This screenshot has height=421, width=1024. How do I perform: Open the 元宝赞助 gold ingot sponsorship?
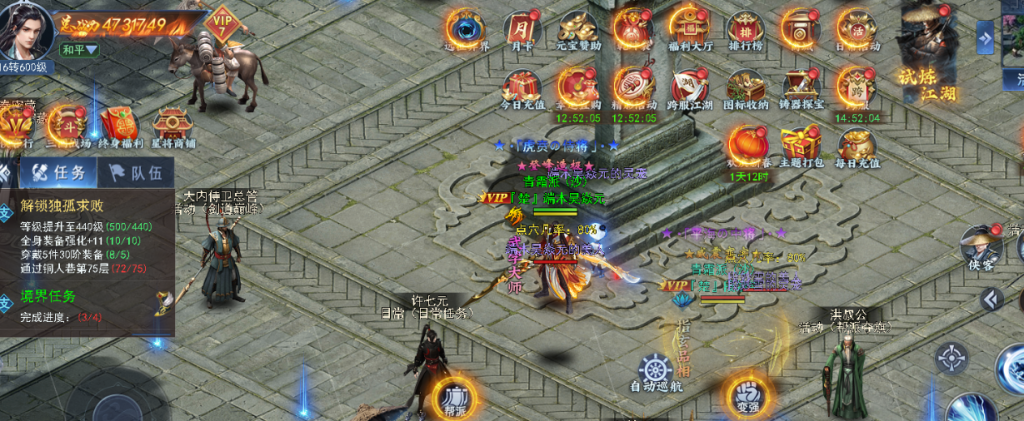pos(578,27)
